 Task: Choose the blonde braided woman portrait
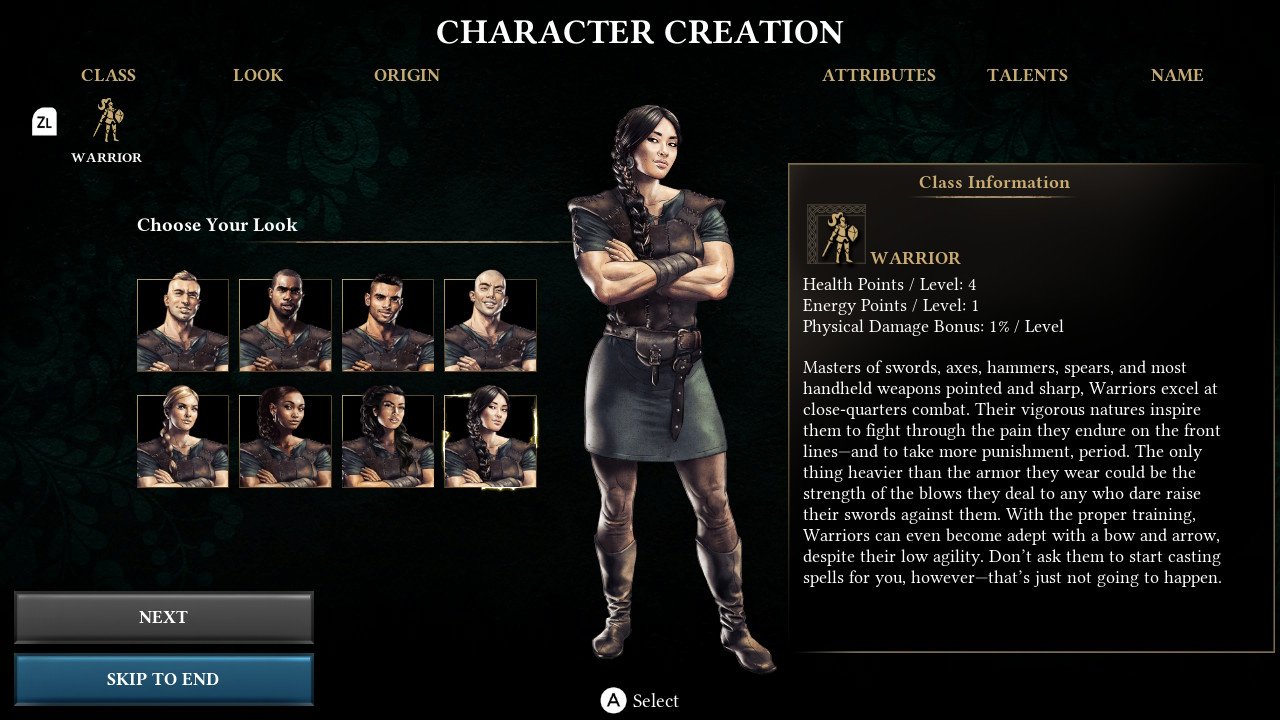point(183,441)
